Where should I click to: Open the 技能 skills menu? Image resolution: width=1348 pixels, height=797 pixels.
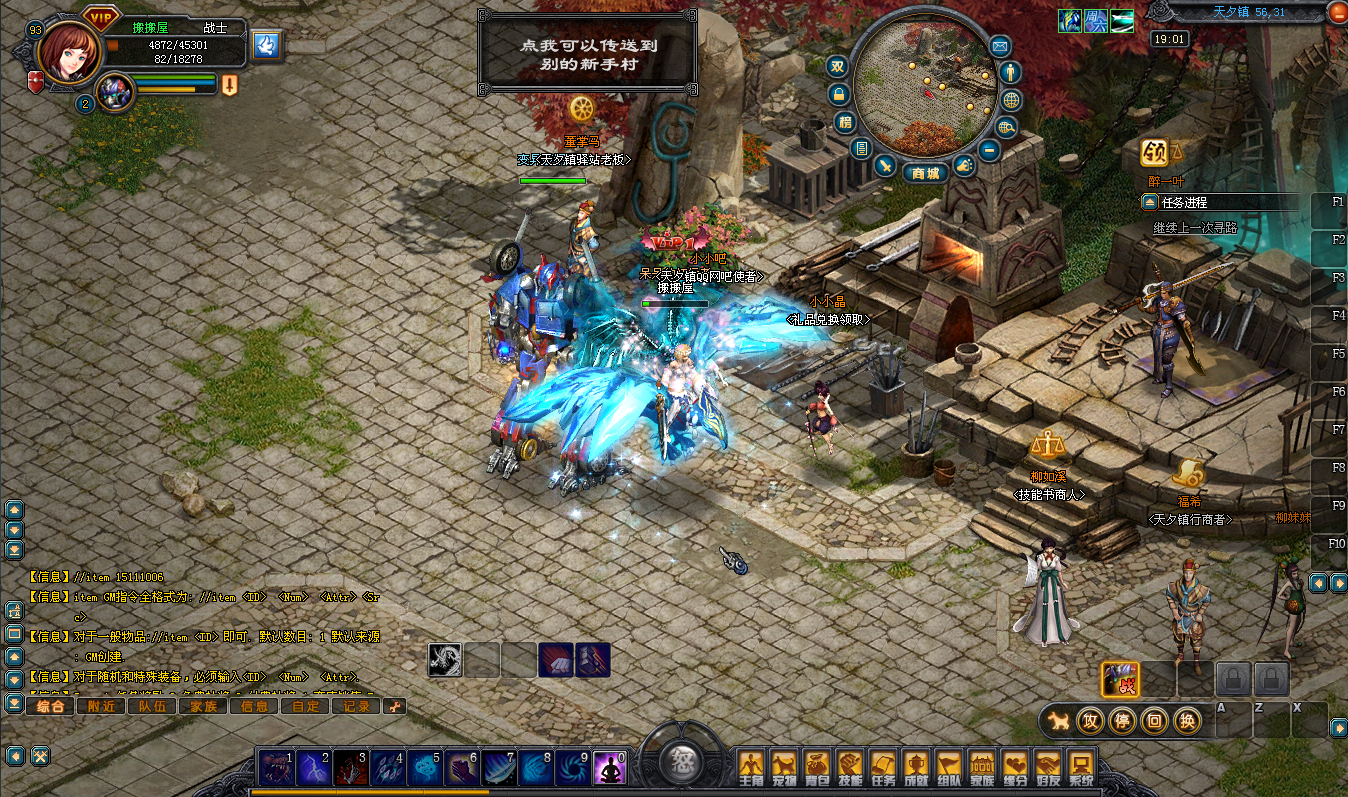[849, 767]
